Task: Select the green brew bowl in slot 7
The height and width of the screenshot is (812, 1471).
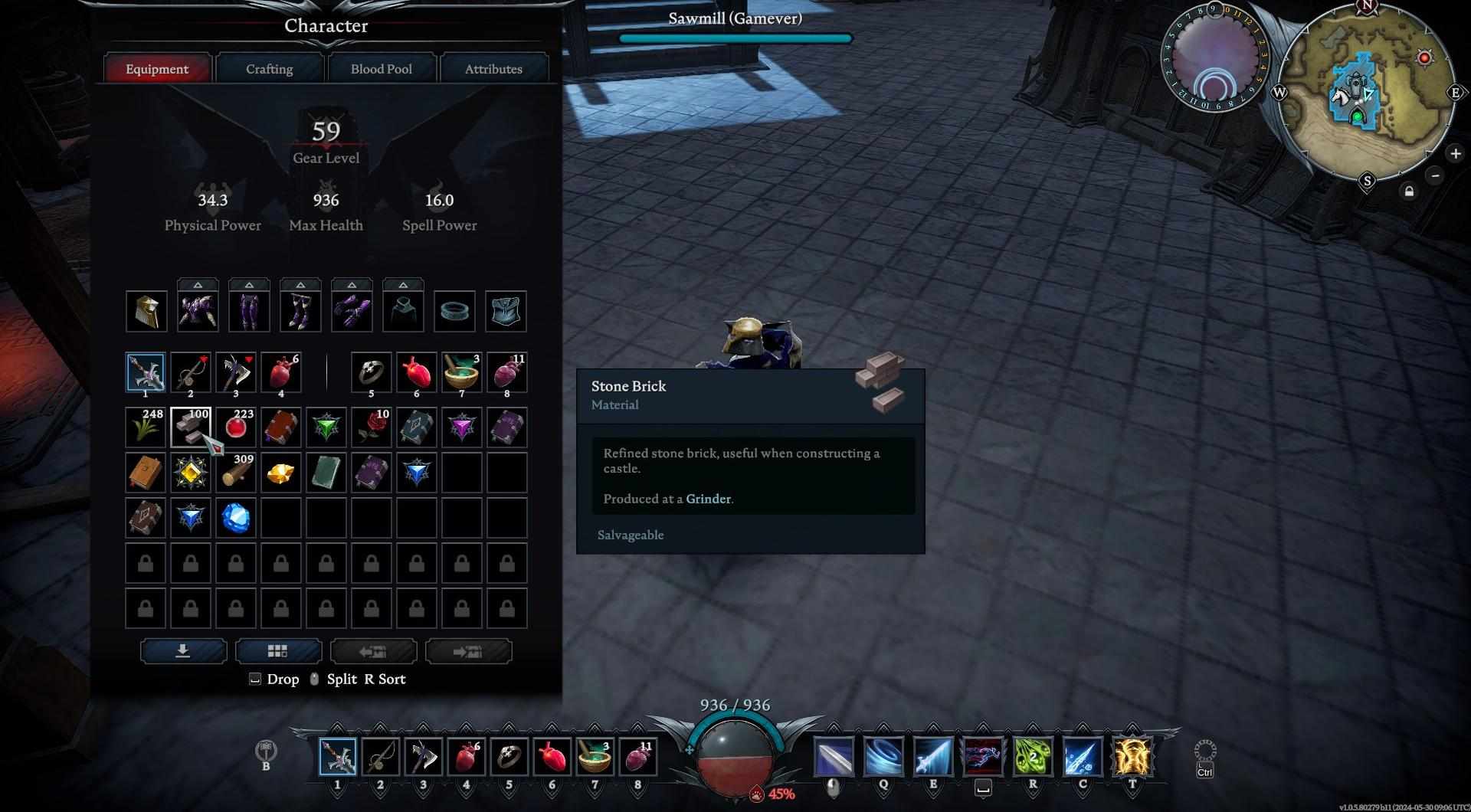Action: coord(462,372)
